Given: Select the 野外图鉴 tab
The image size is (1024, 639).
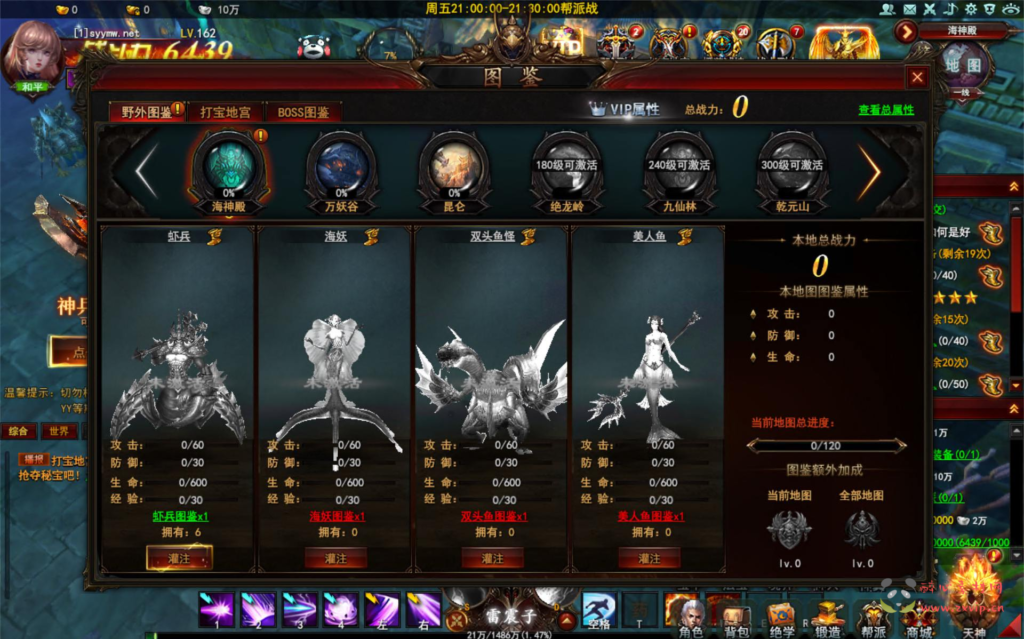Looking at the screenshot, I should coord(146,111).
